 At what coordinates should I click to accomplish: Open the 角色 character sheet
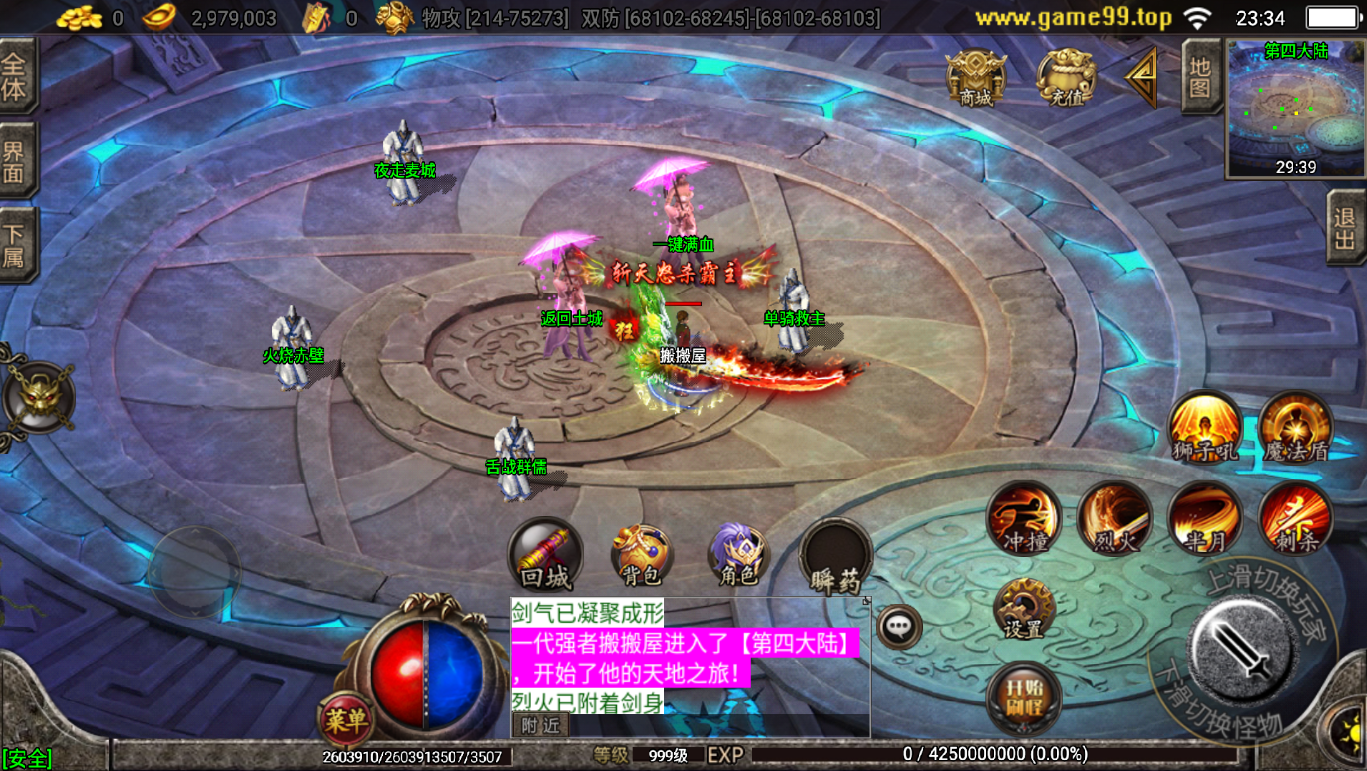coord(738,554)
